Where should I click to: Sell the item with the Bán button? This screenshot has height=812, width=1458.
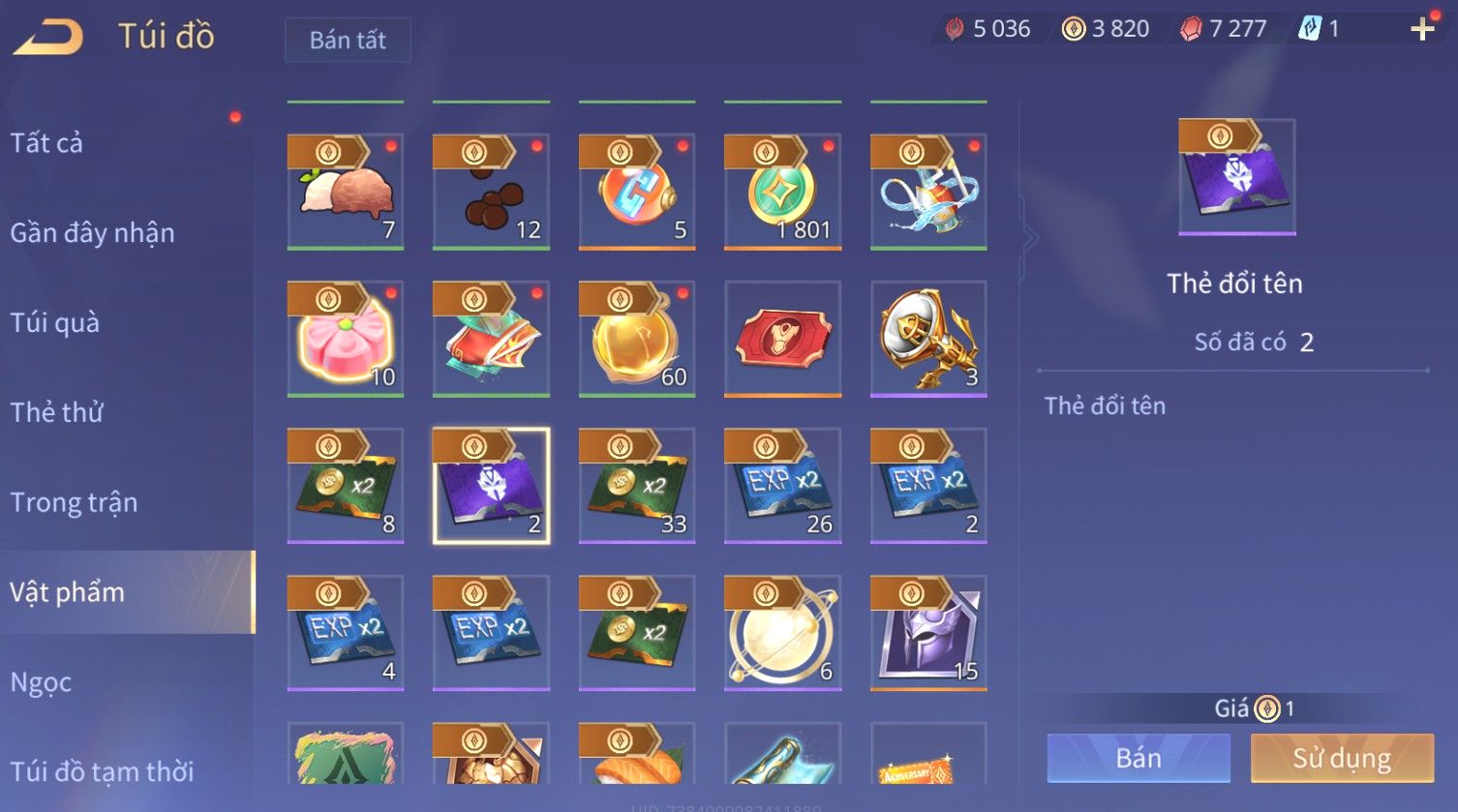pos(1139,758)
